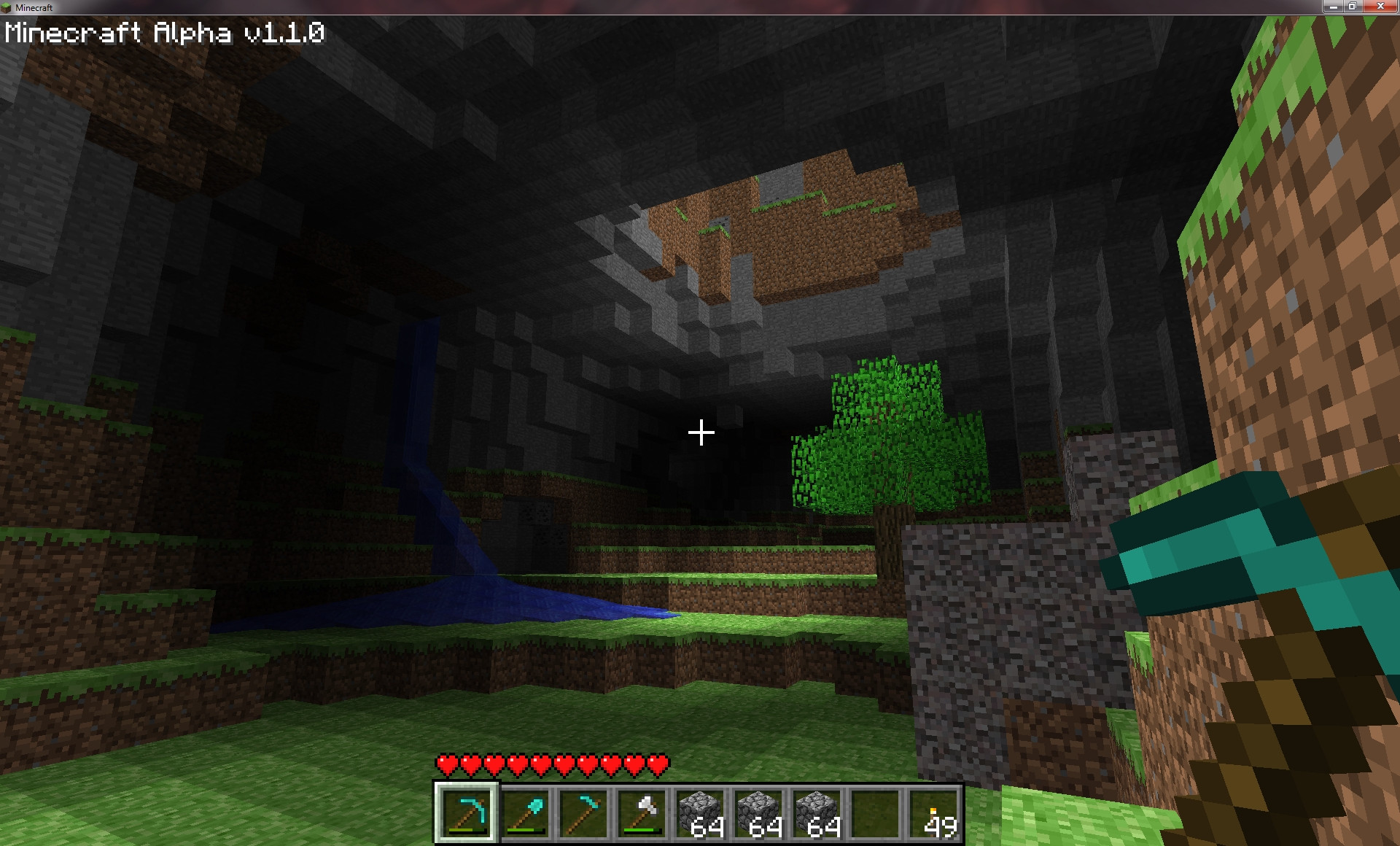Viewport: 1400px width, 846px height.
Task: Minimize the Minecraft window
Action: click(1333, 7)
